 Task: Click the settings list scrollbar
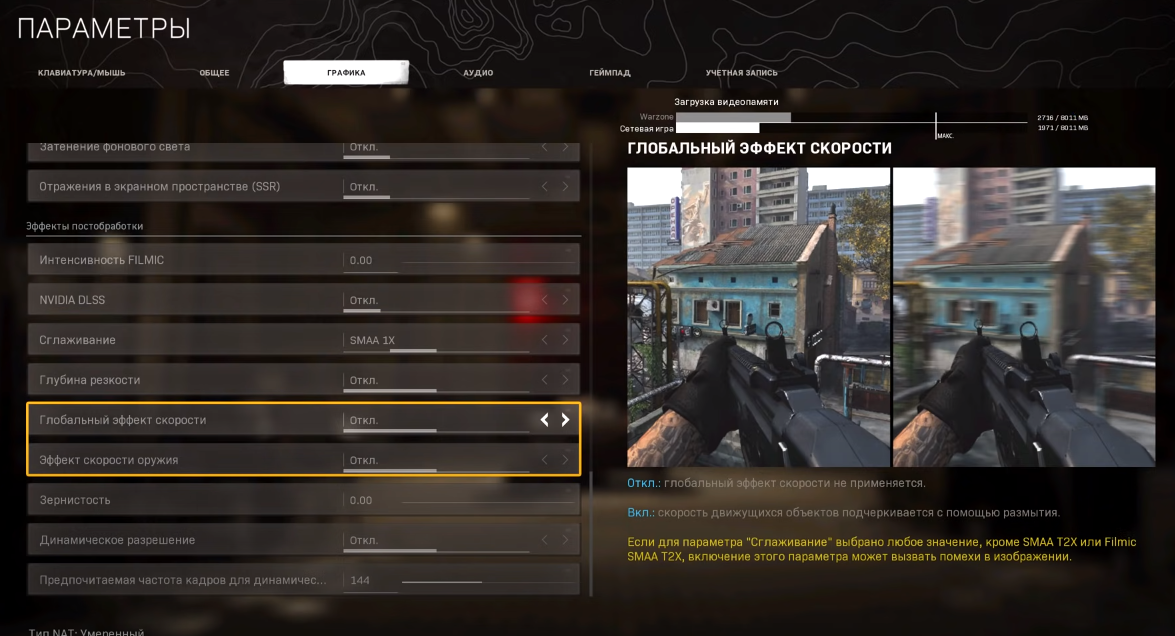click(x=591, y=532)
